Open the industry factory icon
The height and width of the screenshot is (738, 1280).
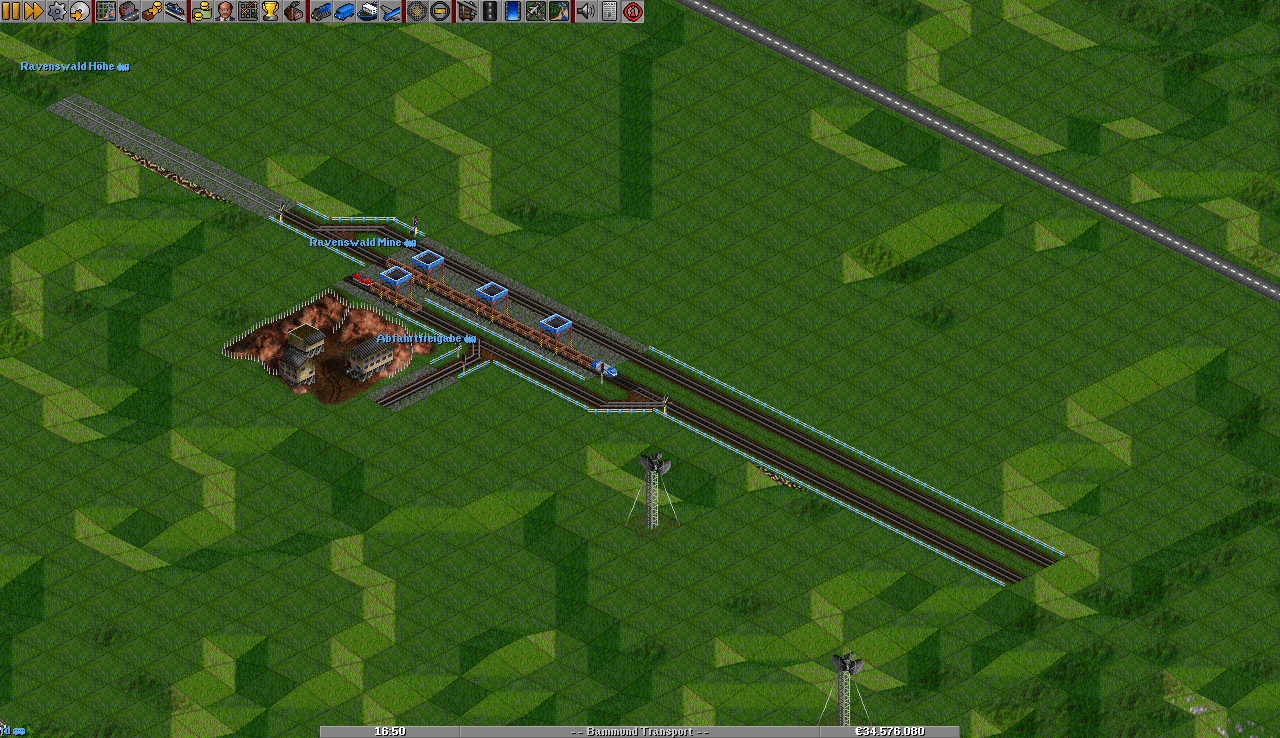coord(293,11)
